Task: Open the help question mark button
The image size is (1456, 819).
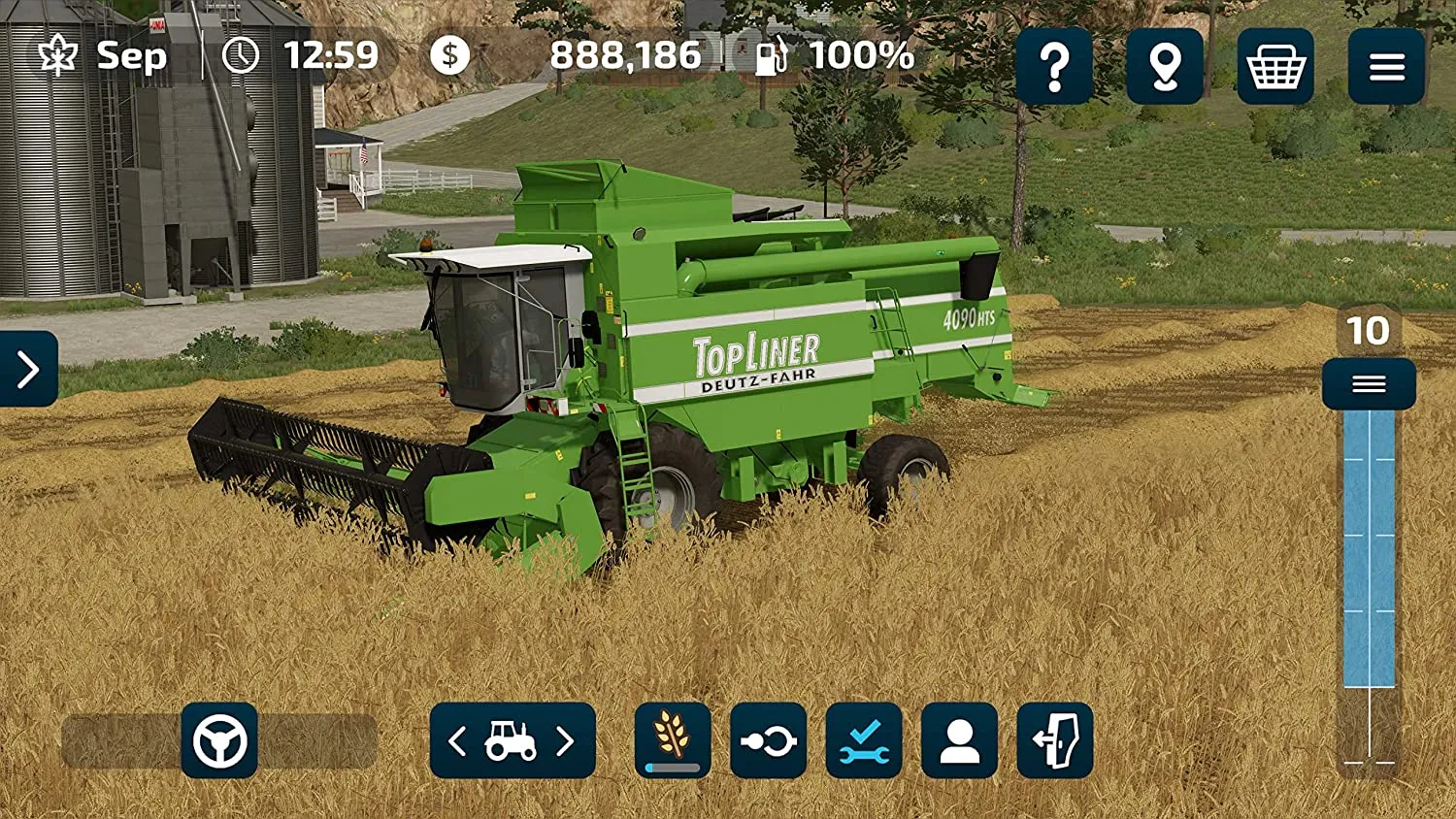Action: pyautogui.click(x=1054, y=66)
